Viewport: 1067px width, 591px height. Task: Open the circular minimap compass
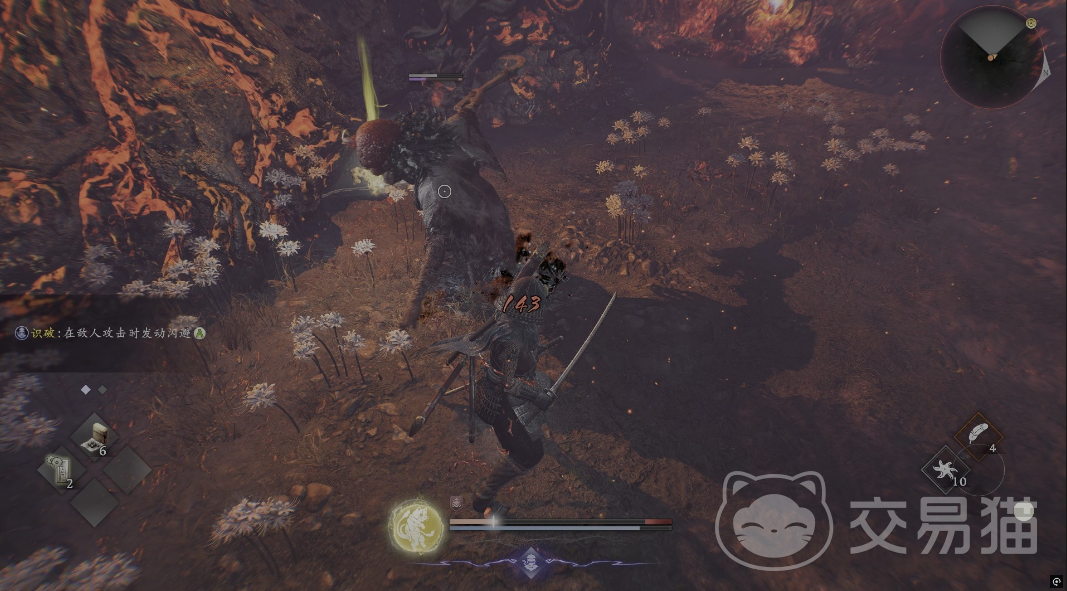coord(991,57)
